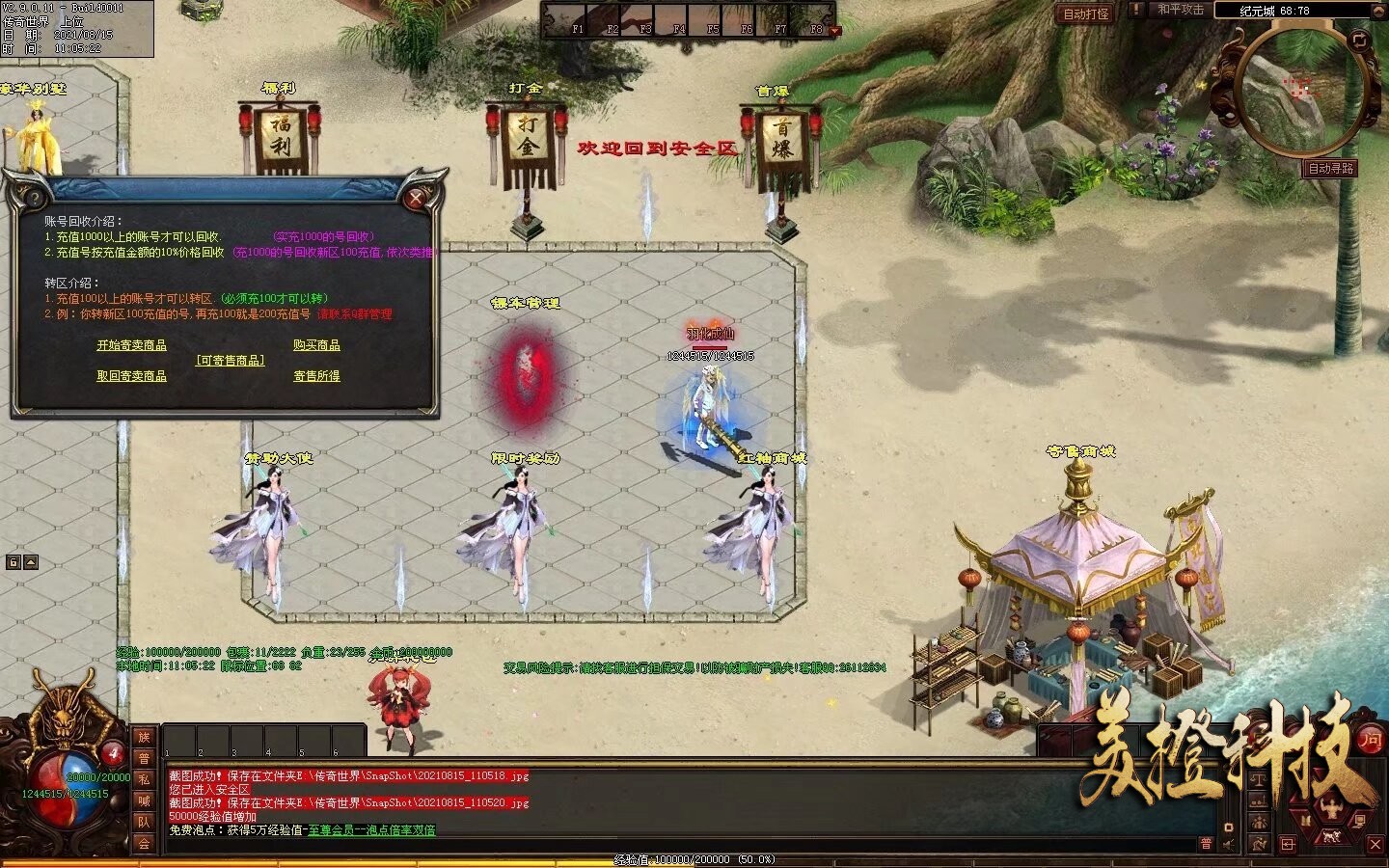Screen dimensions: 1389x868
Task: Switch the 和平攻击 attack mode
Action: point(1181,10)
